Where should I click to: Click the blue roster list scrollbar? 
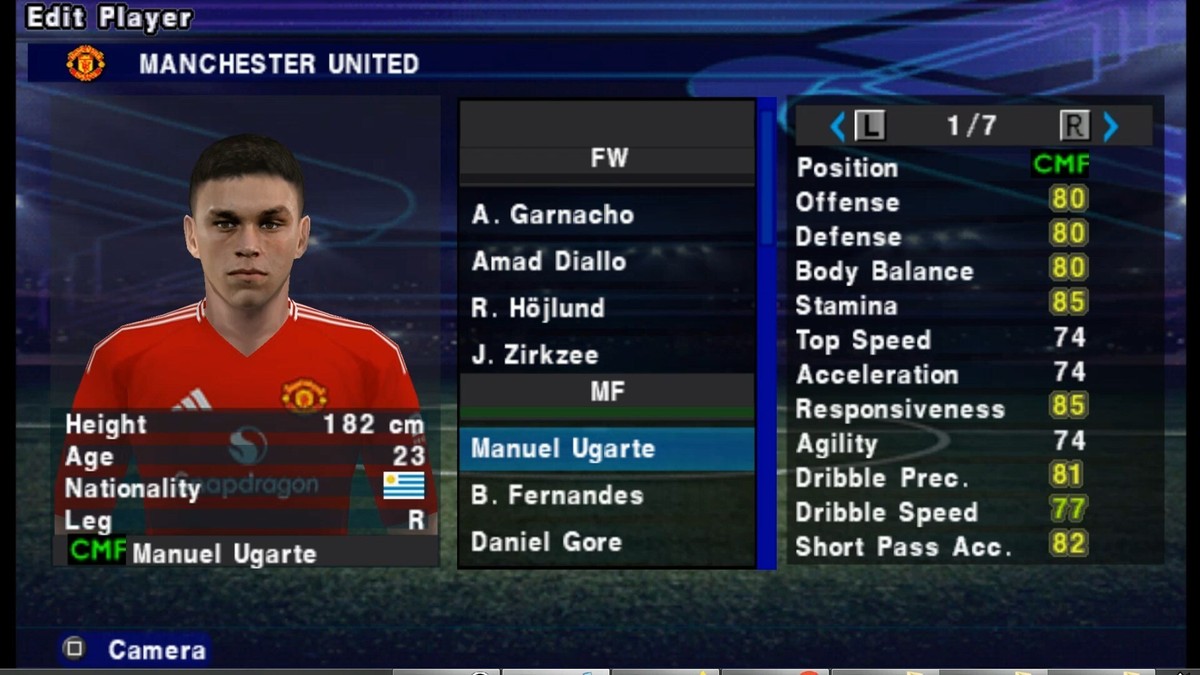pyautogui.click(x=767, y=330)
